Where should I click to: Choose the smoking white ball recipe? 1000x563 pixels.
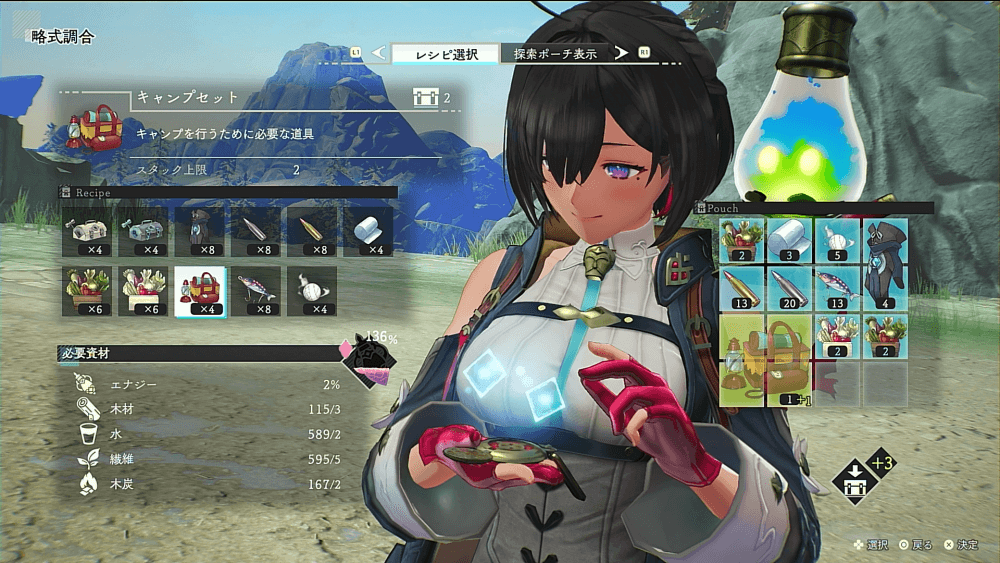[x=312, y=291]
